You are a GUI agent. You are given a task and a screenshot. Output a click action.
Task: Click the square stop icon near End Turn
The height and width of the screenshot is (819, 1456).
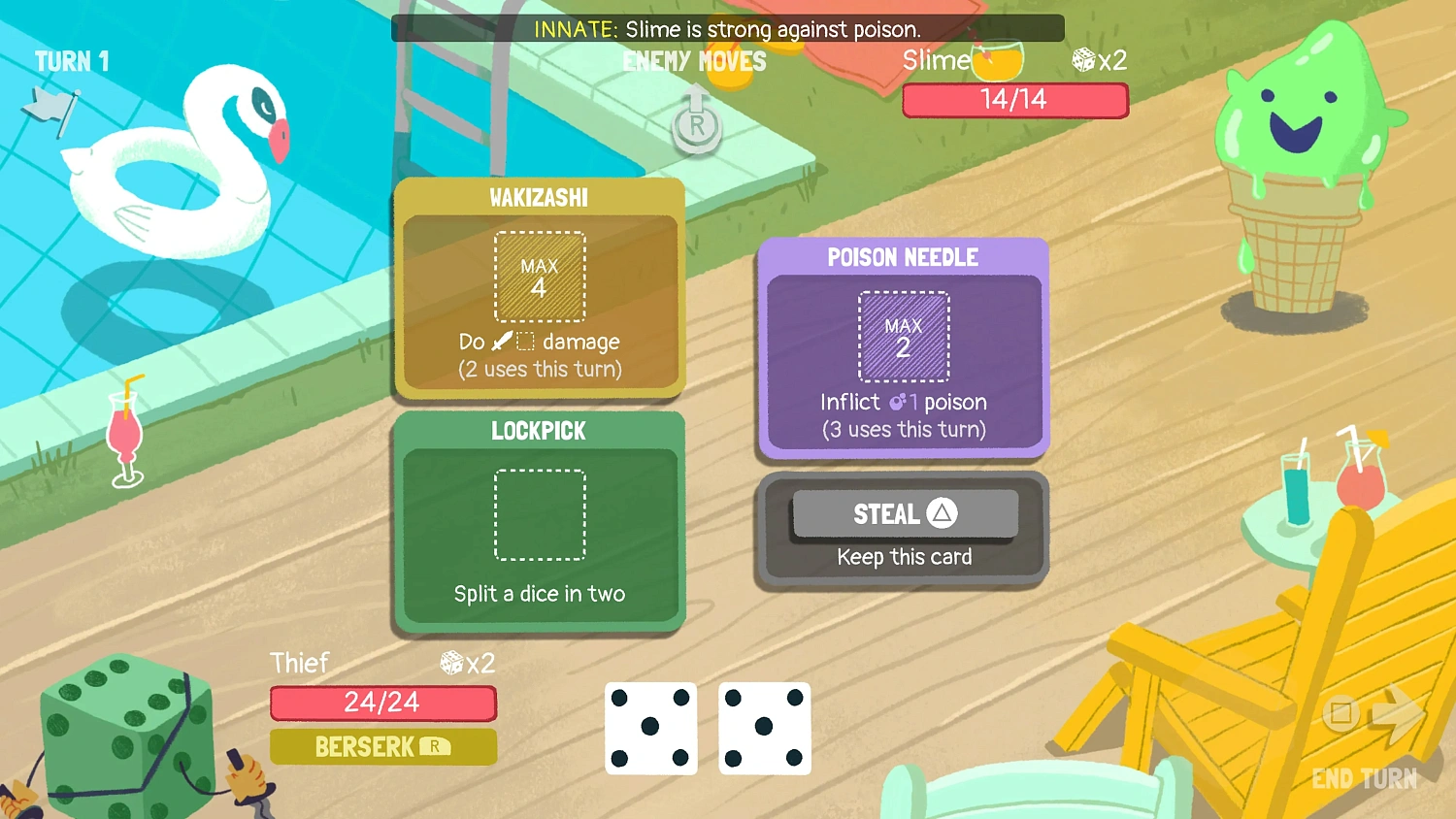pos(1340,715)
